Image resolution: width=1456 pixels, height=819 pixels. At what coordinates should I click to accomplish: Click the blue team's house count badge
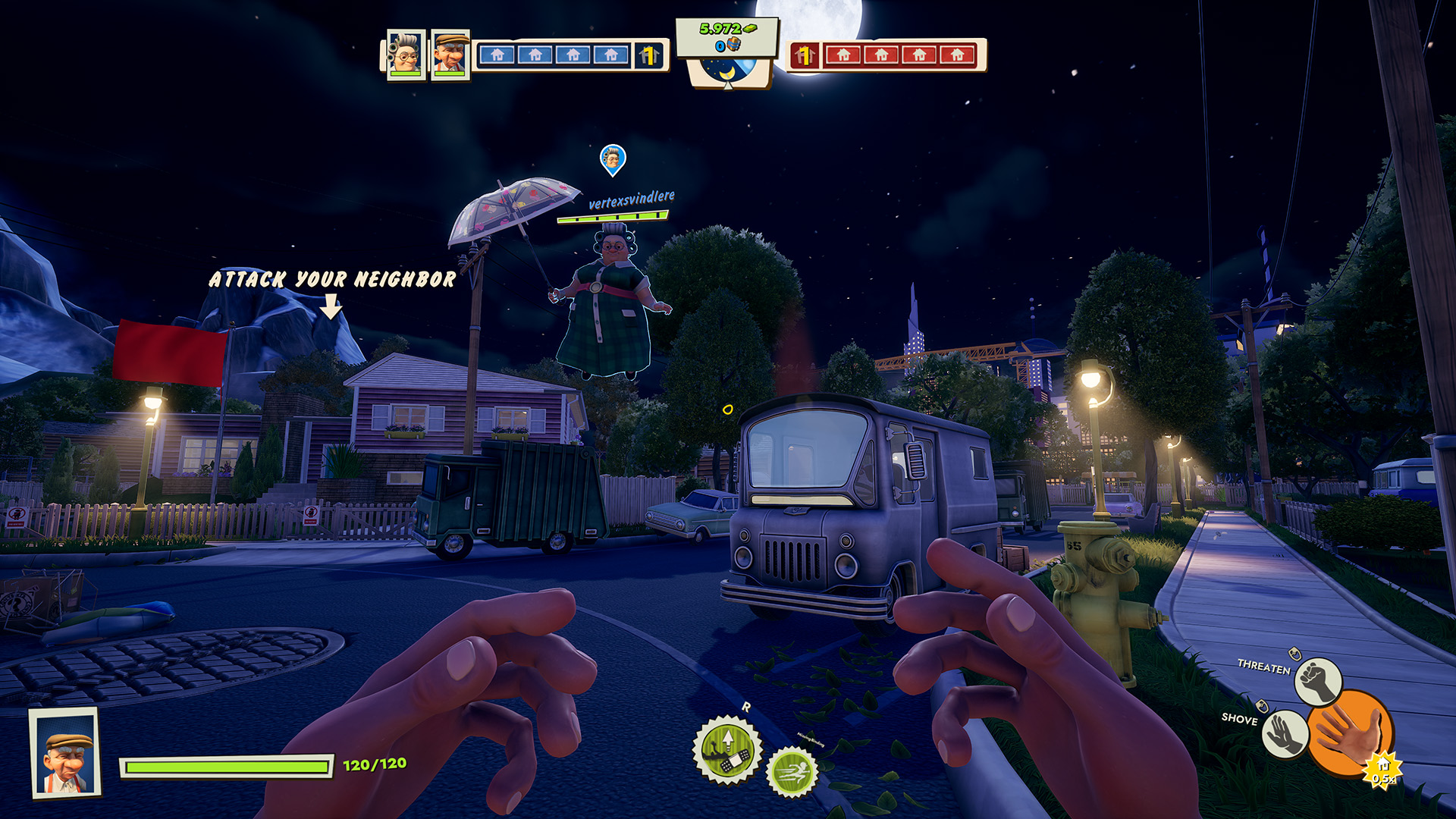coord(648,55)
